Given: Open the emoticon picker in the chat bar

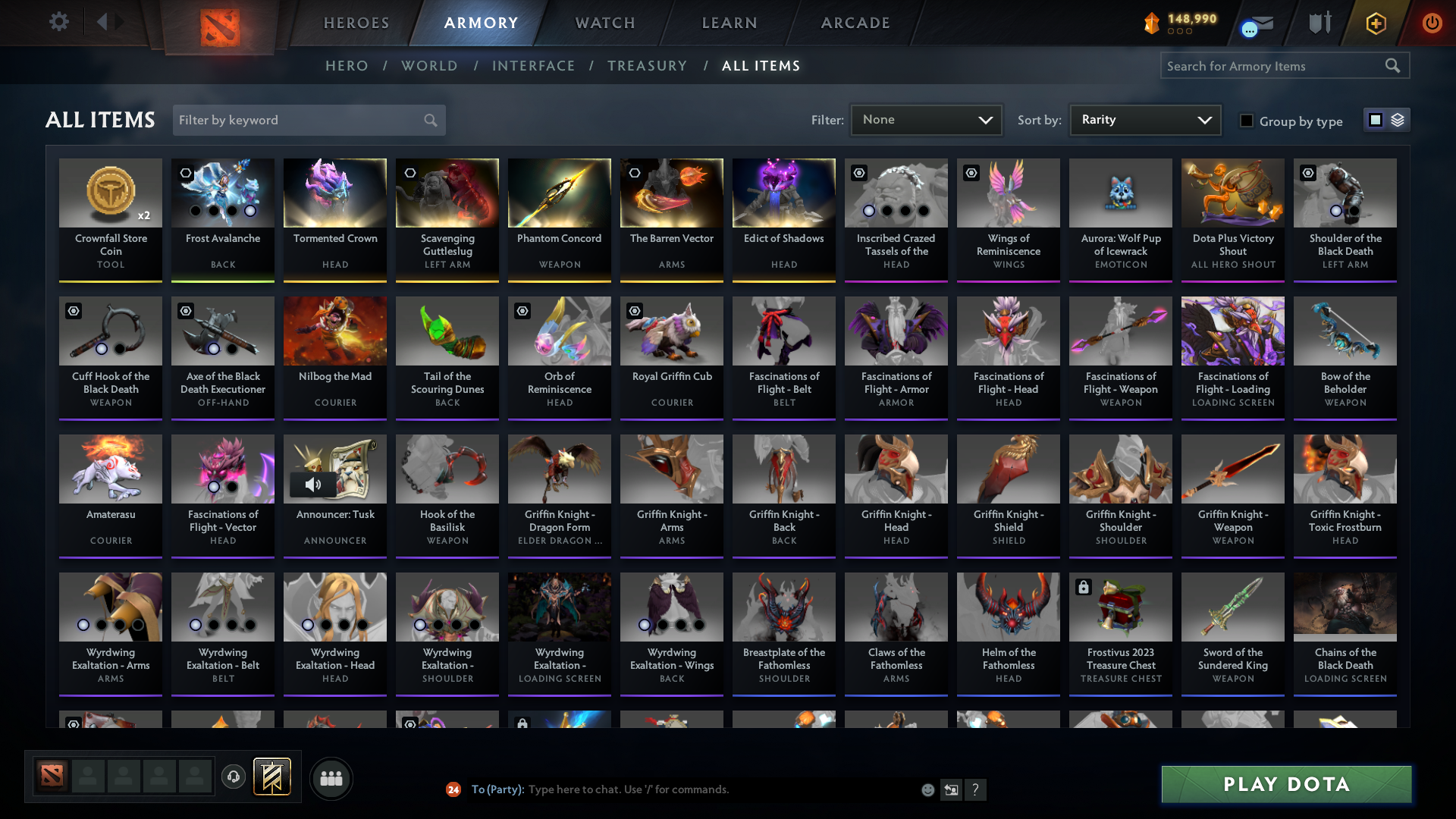Looking at the screenshot, I should [x=927, y=789].
